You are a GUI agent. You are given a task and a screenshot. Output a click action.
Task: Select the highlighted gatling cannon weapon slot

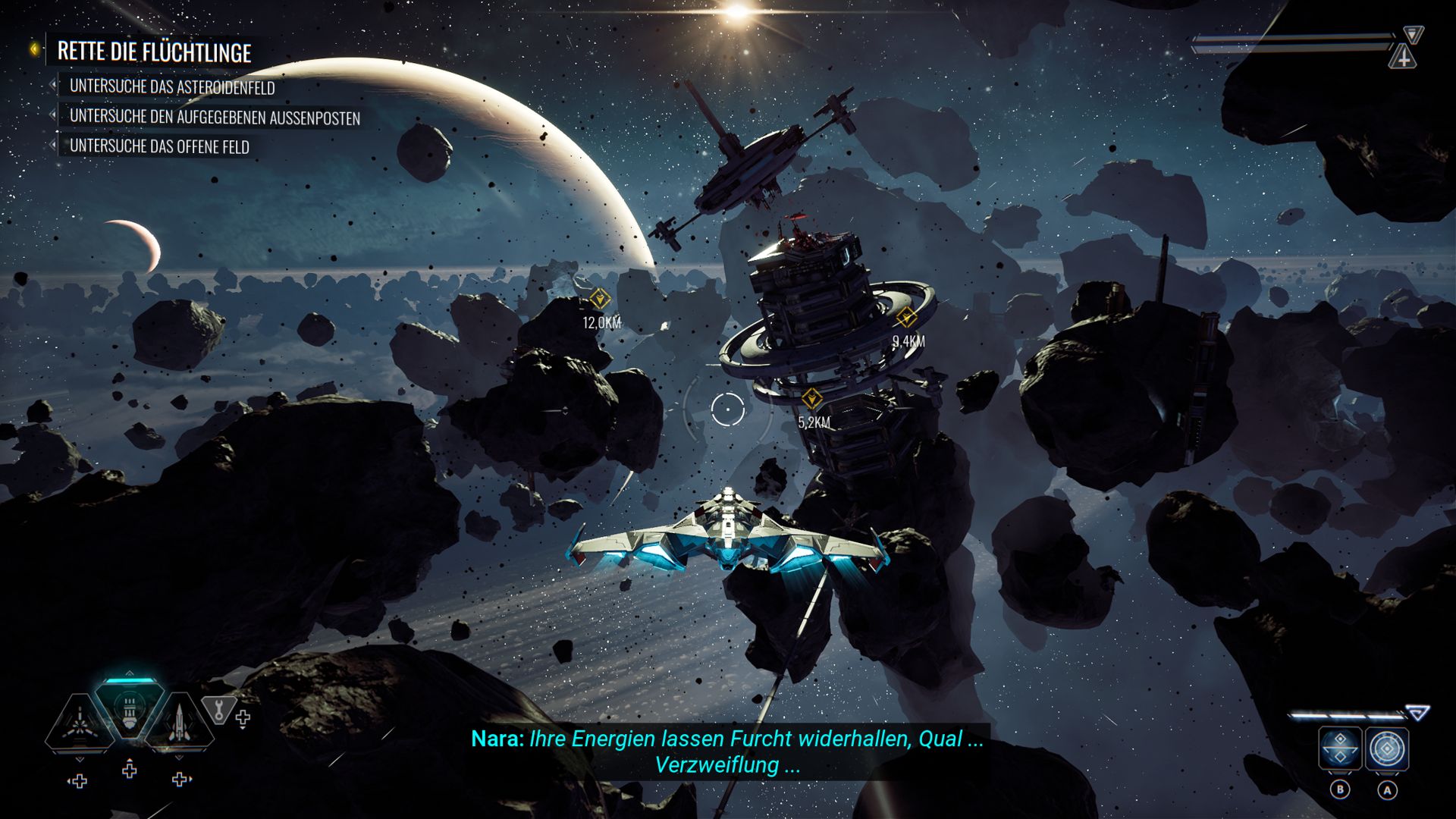(130, 711)
